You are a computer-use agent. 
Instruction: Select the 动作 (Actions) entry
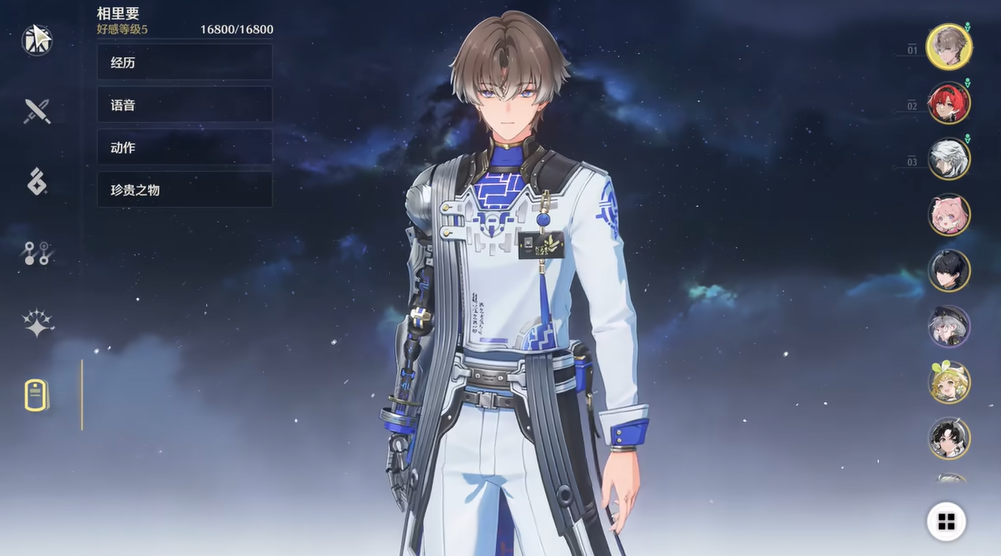pos(184,147)
